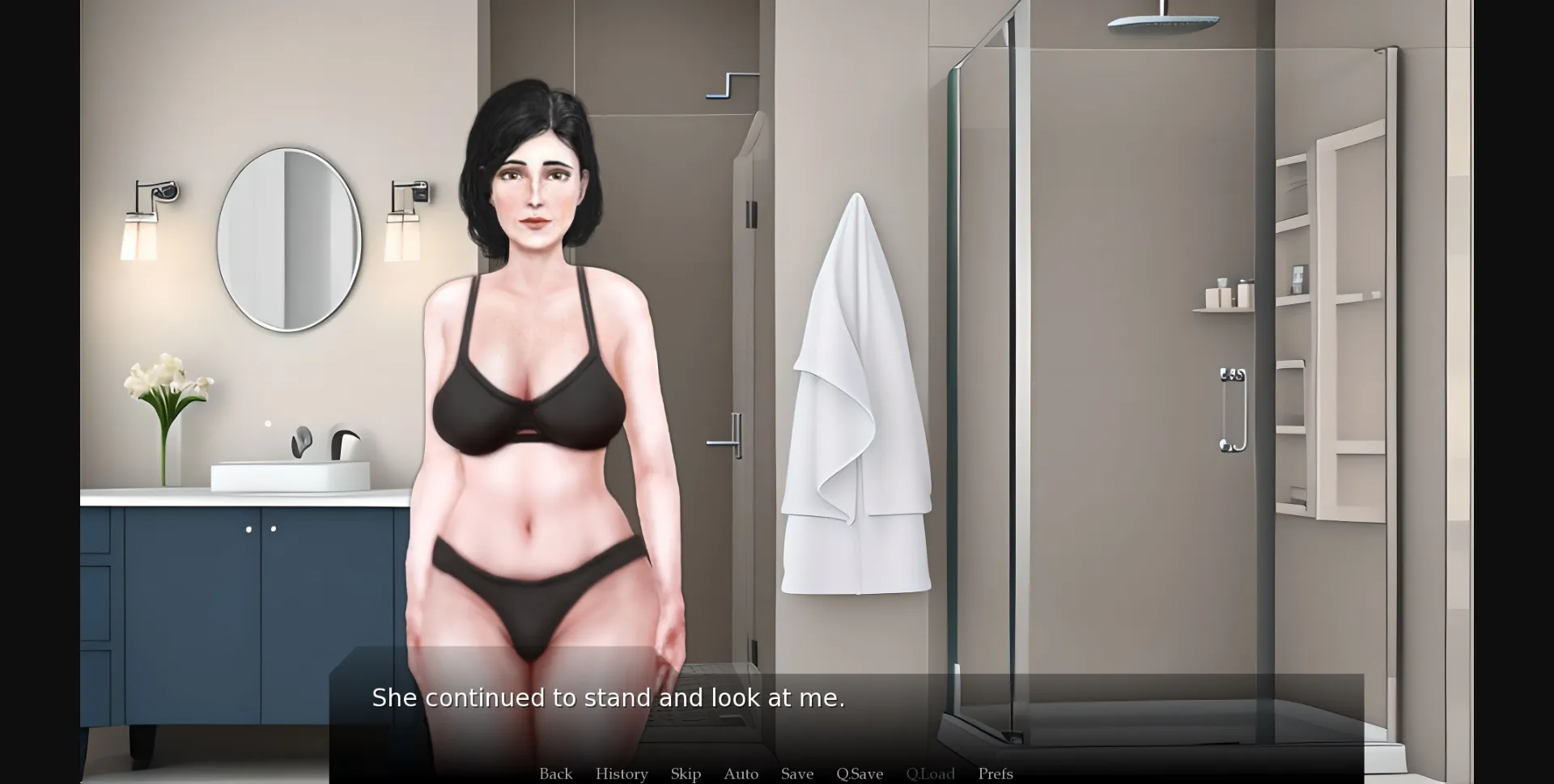Open the Prefs settings screen
The height and width of the screenshot is (784, 1554).
(995, 773)
